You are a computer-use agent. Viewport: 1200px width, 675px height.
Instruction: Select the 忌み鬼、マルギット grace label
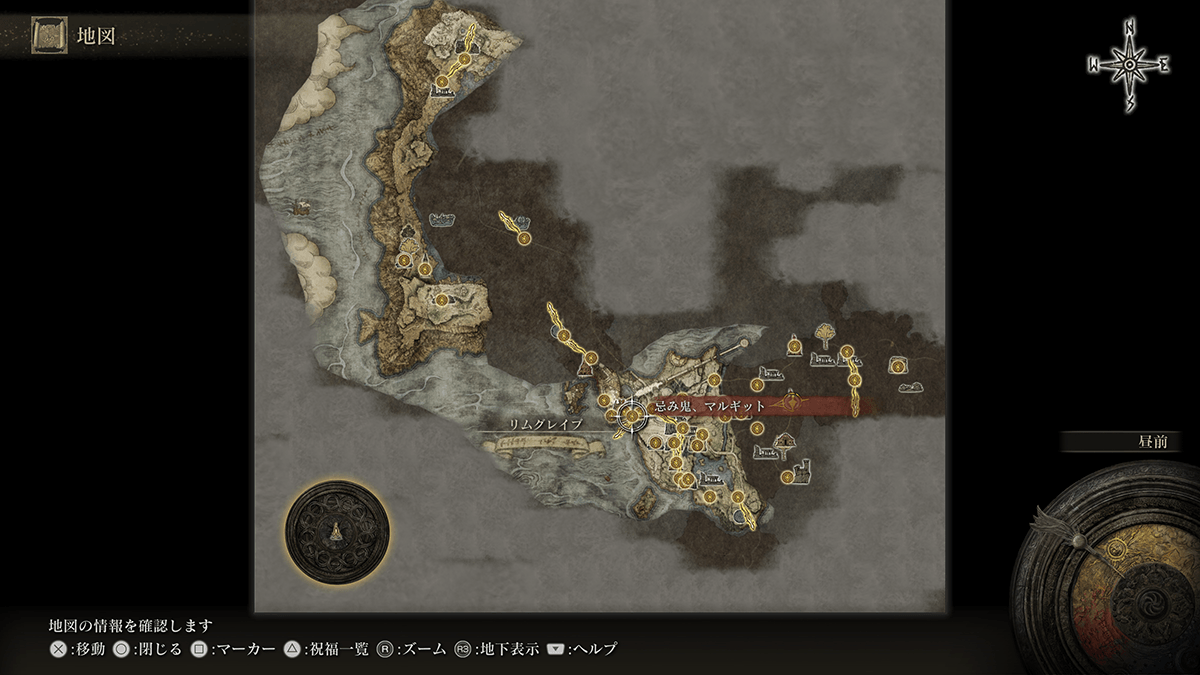pos(710,406)
